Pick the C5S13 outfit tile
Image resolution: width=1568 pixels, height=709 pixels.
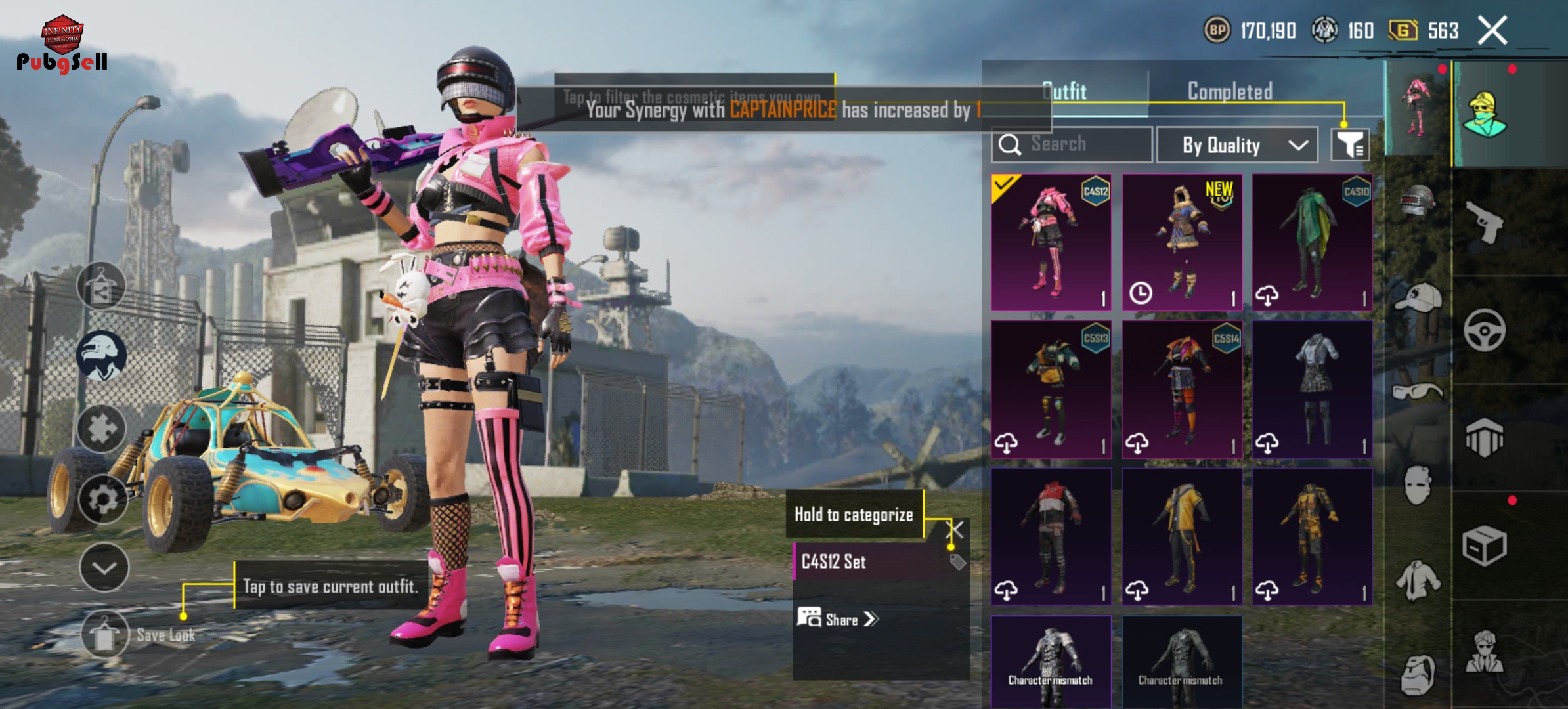click(1051, 389)
